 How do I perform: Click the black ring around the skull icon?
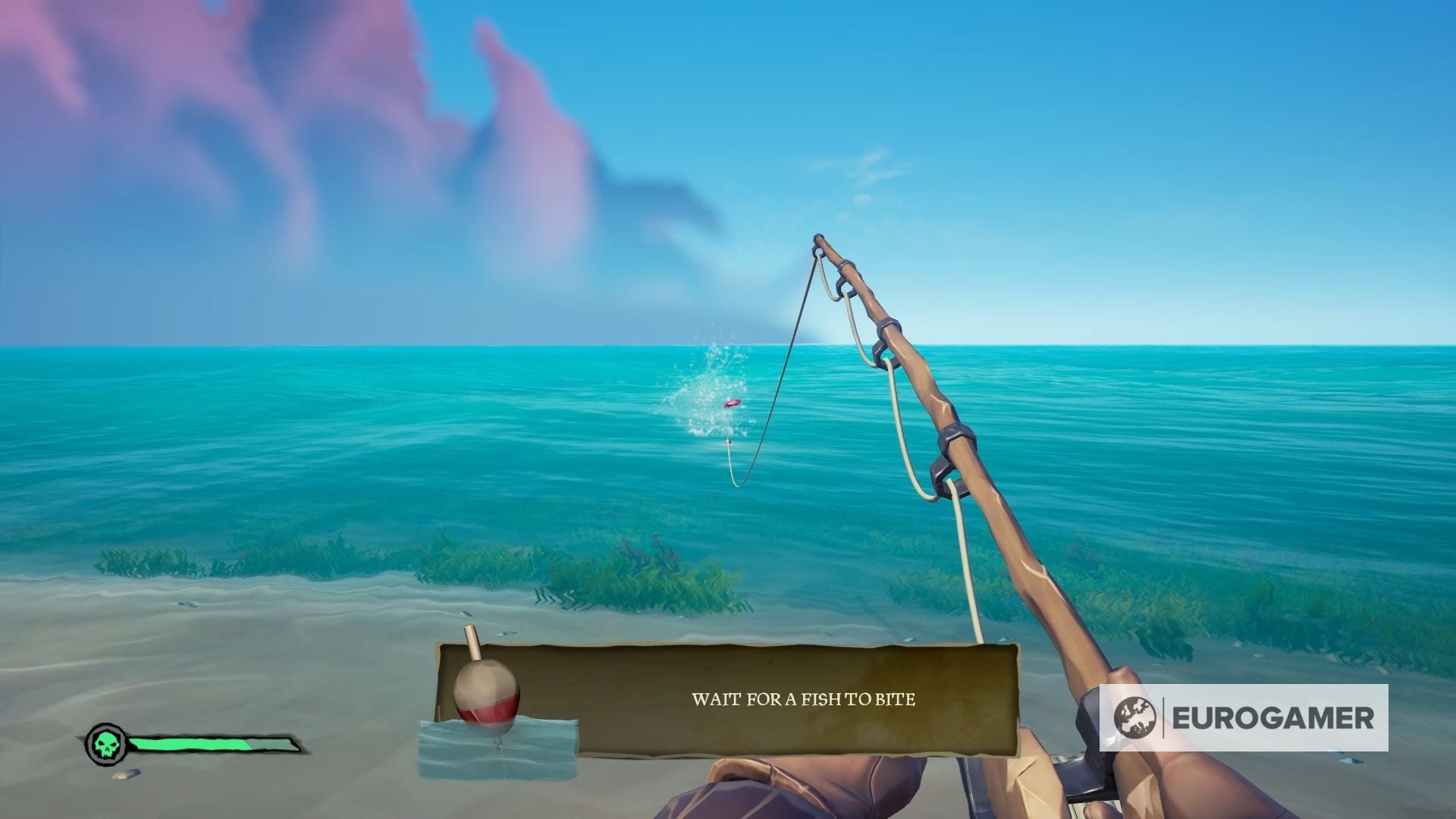pyautogui.click(x=105, y=726)
